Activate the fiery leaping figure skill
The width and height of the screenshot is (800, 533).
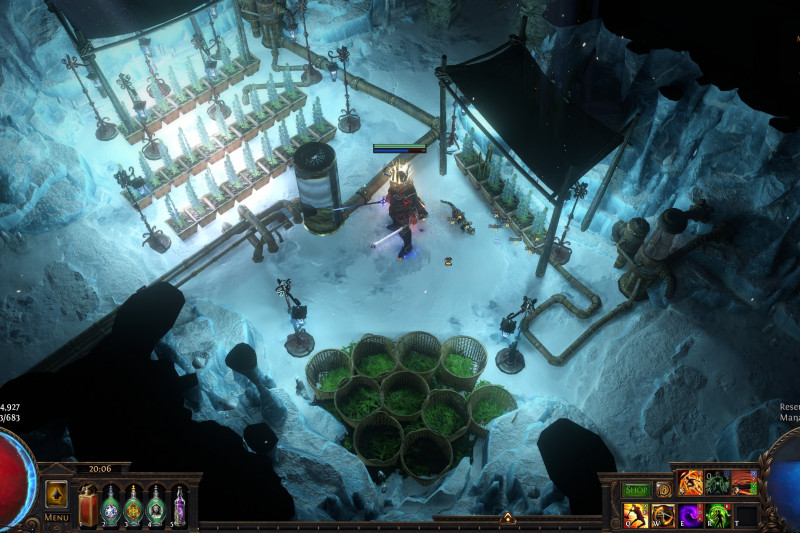click(x=691, y=483)
